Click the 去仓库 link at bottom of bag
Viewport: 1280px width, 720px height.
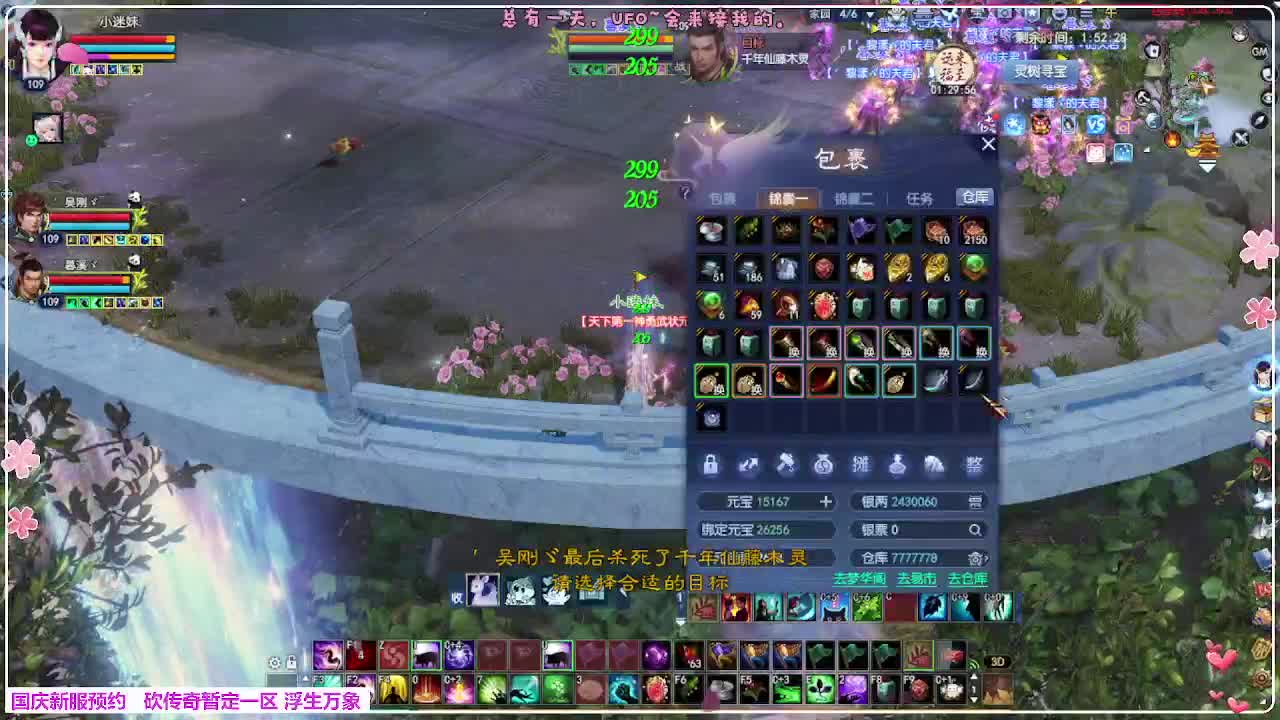pyautogui.click(x=967, y=577)
